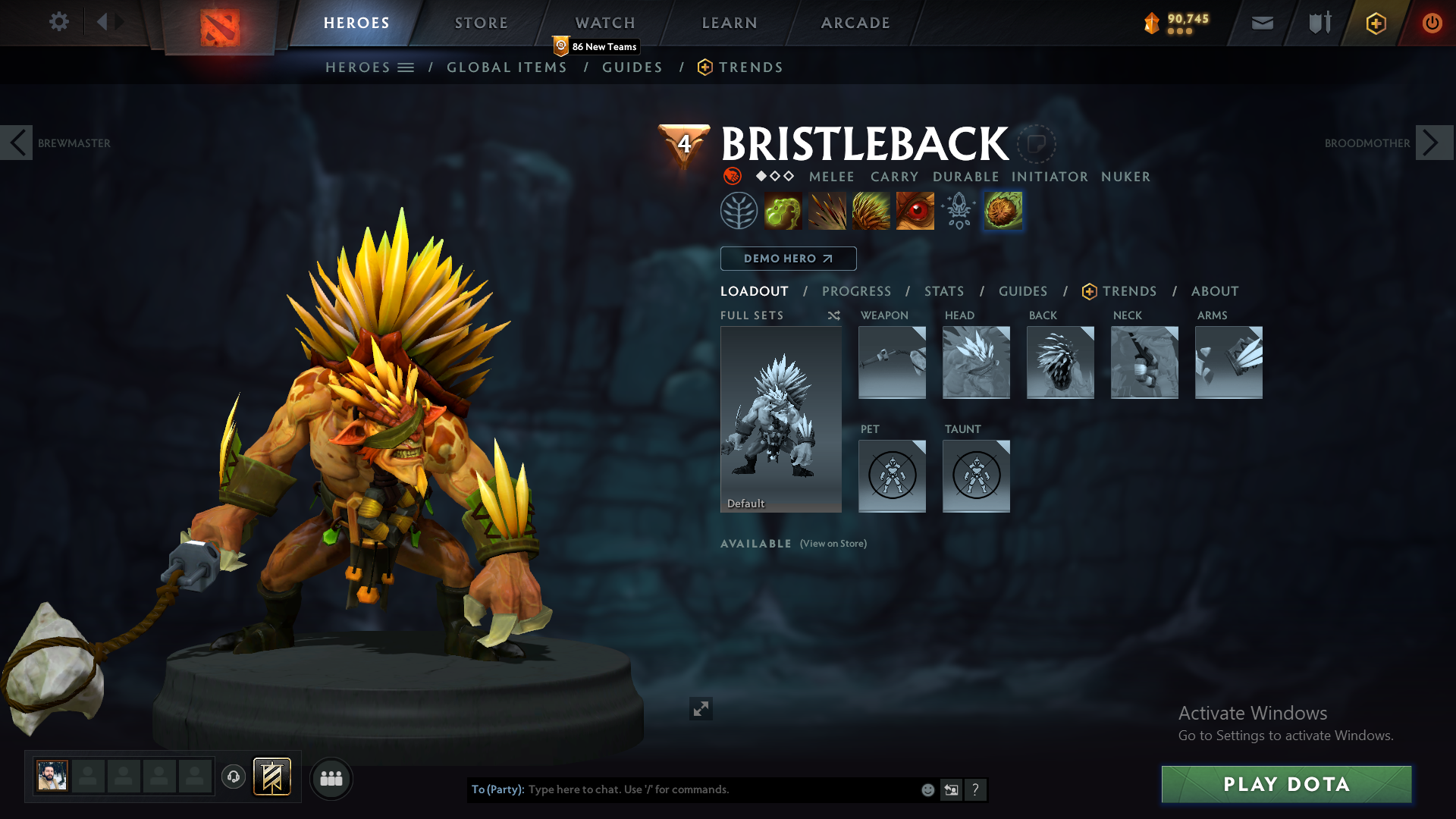Open the settings gear in top-left corner
Screen dimensions: 1456x819
59,22
